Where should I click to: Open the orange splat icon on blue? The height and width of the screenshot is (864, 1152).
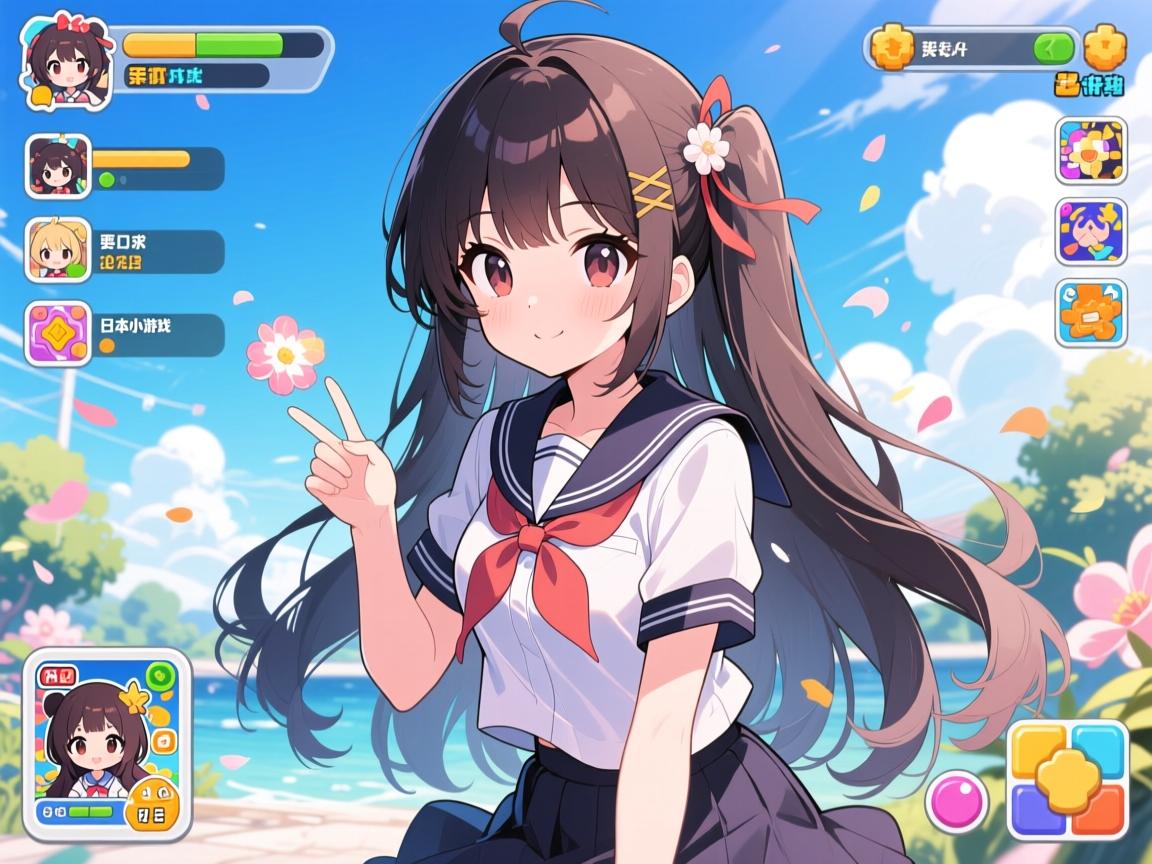click(1090, 313)
